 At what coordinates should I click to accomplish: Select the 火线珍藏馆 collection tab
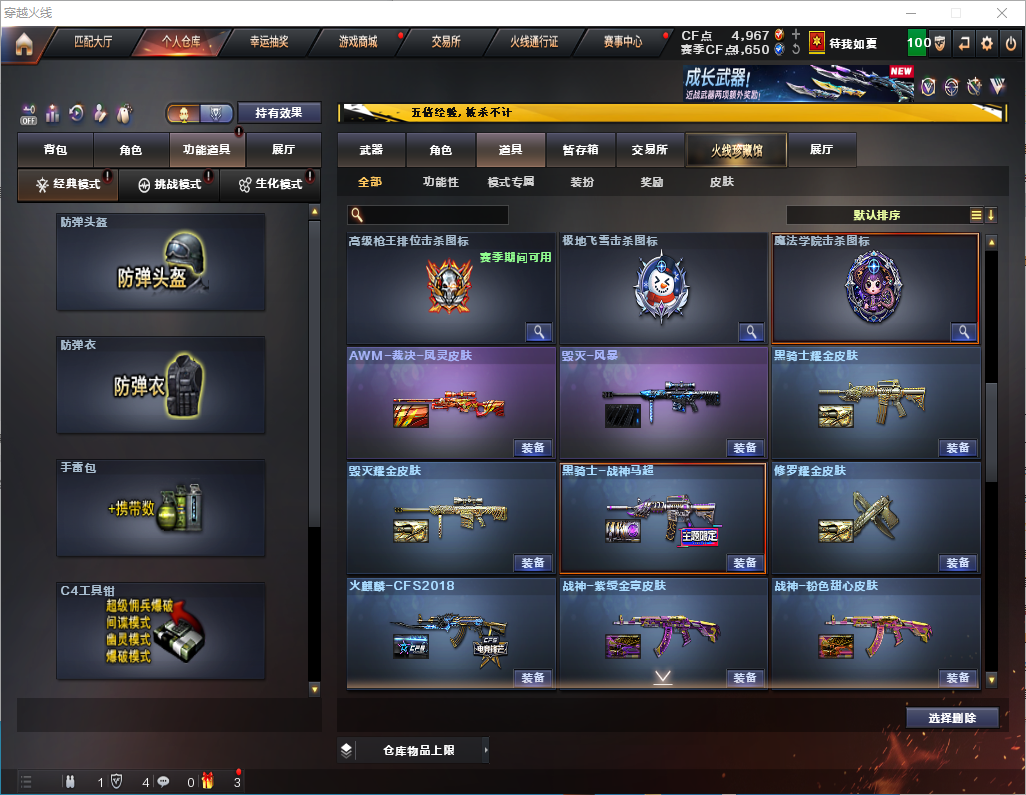736,150
